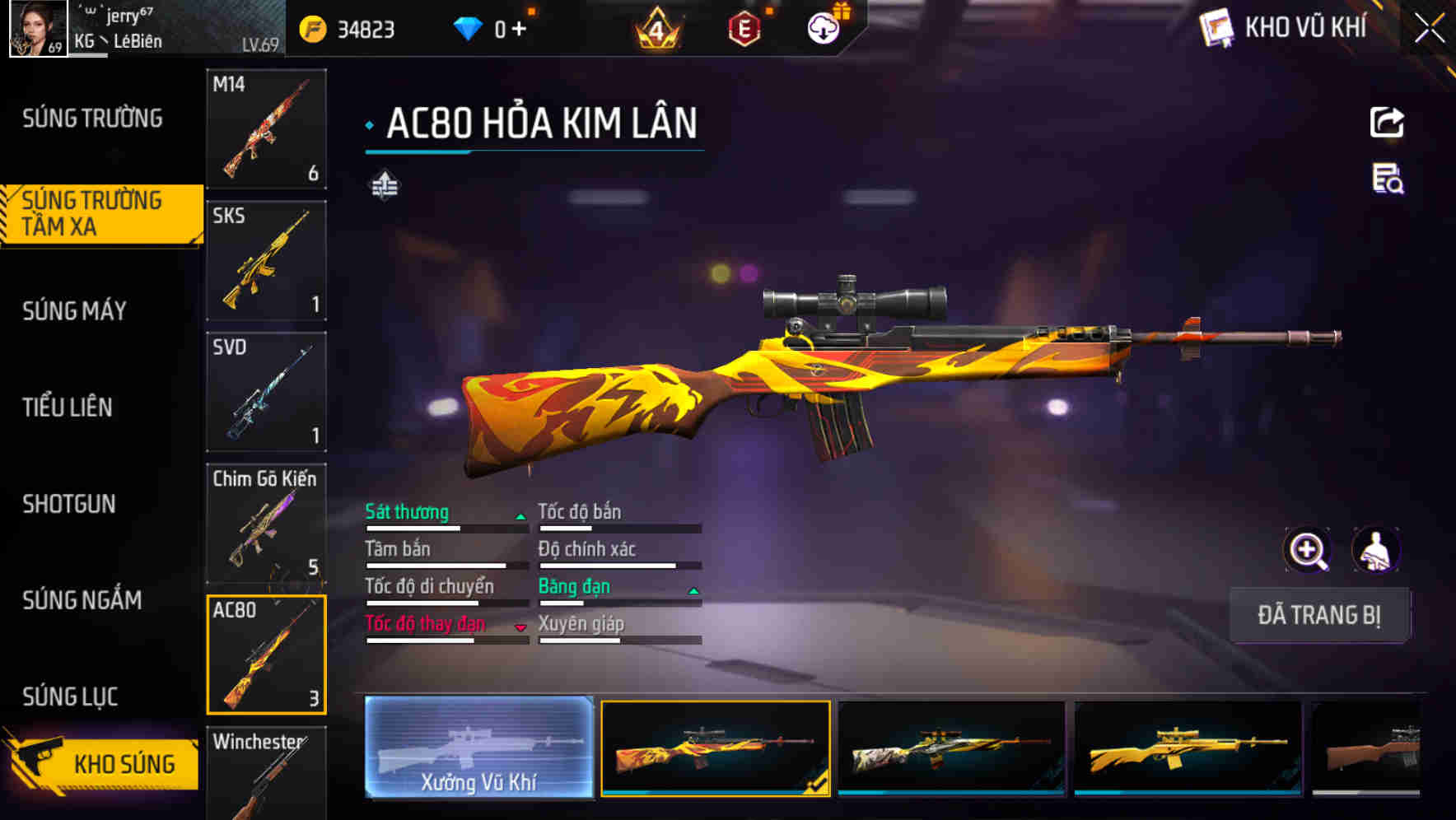Close the weapon vault screen

click(x=1429, y=29)
